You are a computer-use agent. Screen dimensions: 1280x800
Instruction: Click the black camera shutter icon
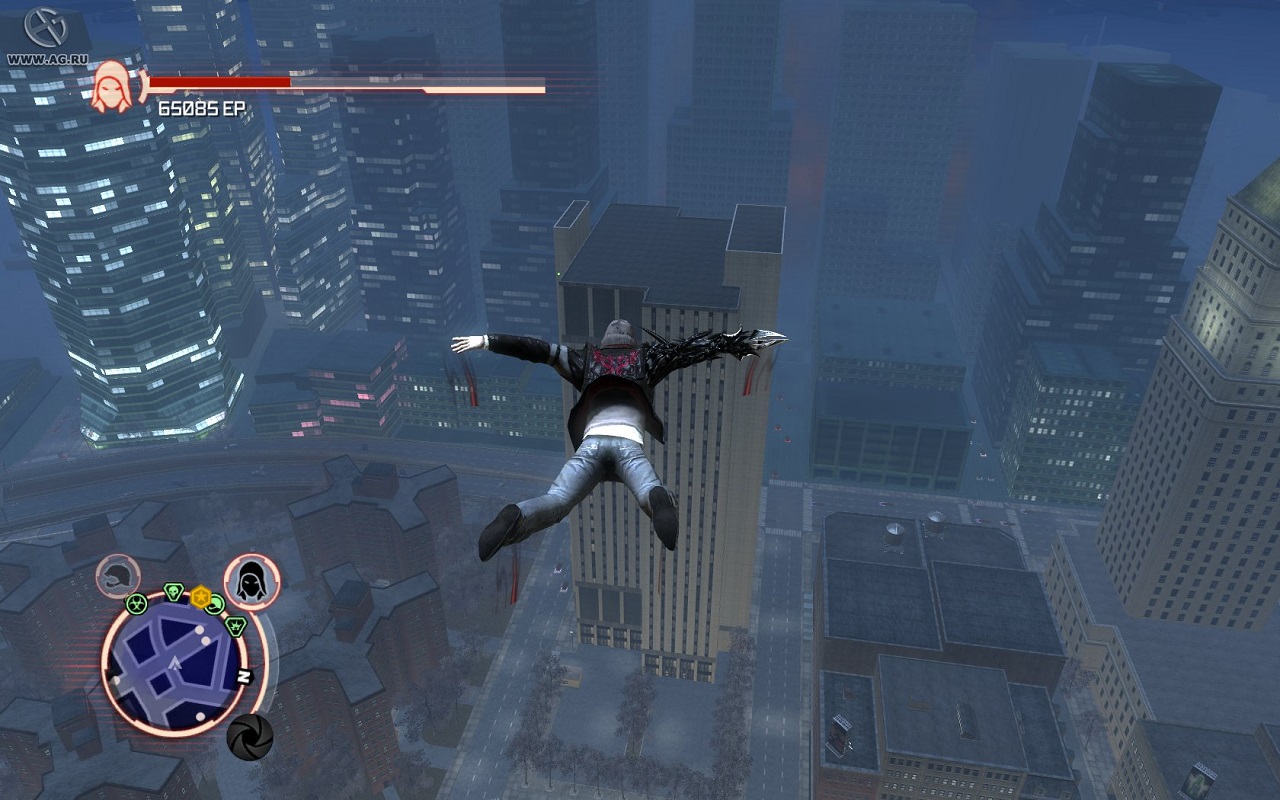click(x=249, y=737)
